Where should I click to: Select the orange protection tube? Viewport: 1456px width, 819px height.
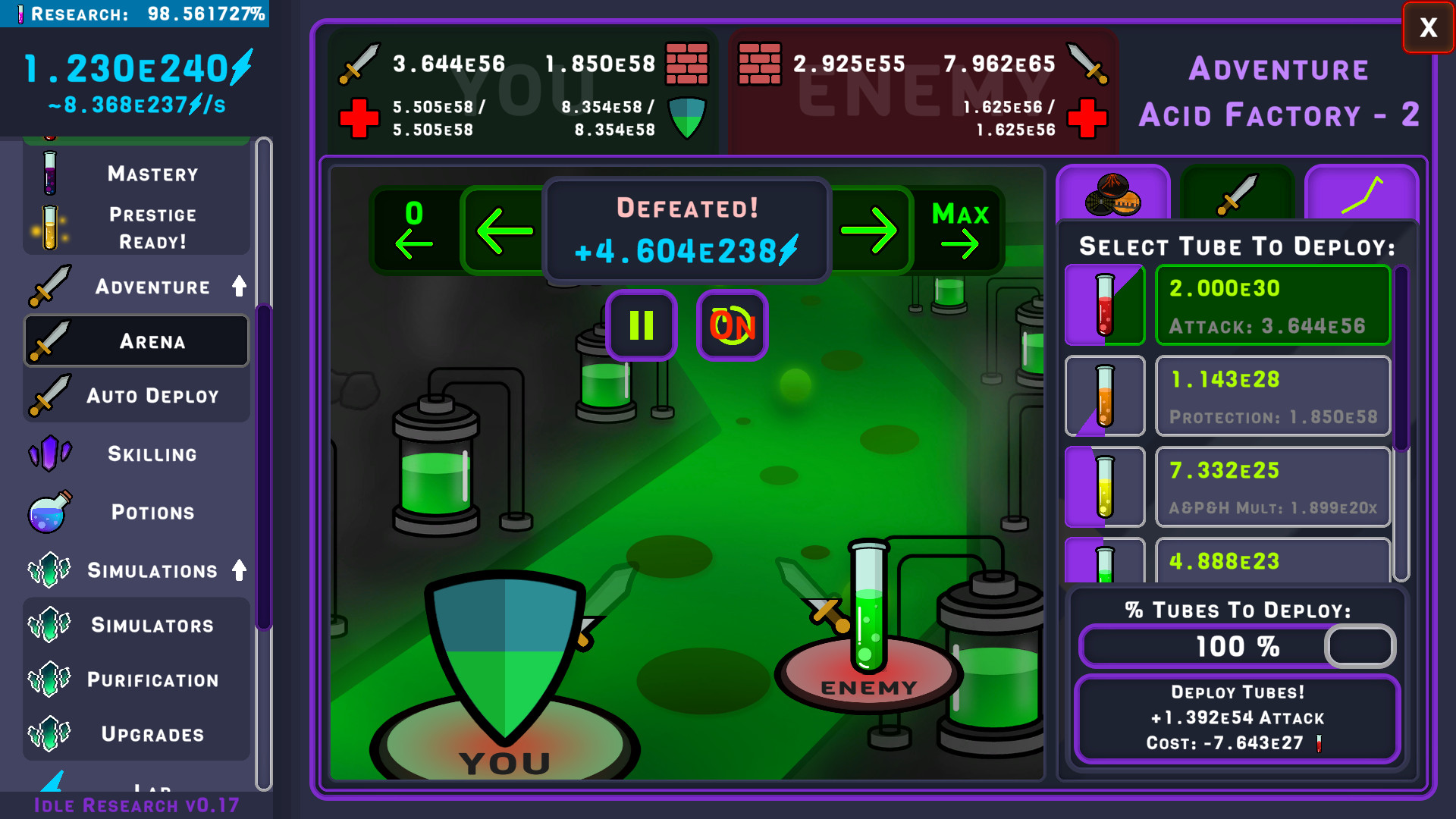click(1105, 396)
